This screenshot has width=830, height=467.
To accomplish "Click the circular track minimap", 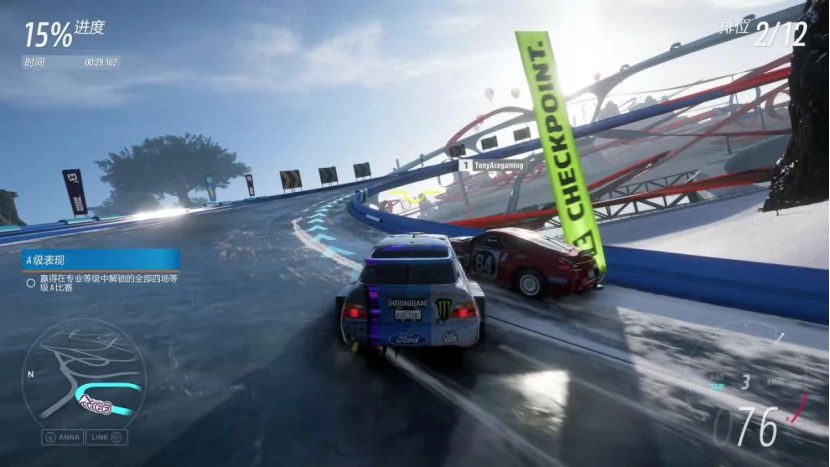I will (x=84, y=377).
